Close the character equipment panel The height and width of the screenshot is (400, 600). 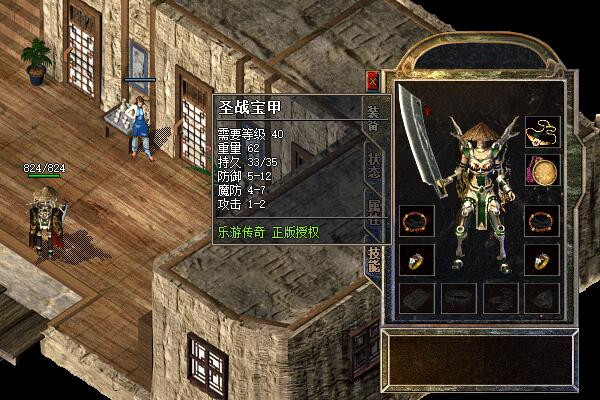(x=373, y=81)
